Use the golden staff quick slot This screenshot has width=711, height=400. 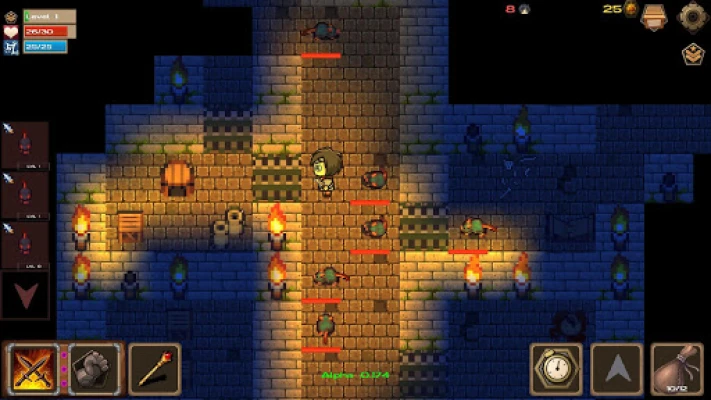(153, 368)
